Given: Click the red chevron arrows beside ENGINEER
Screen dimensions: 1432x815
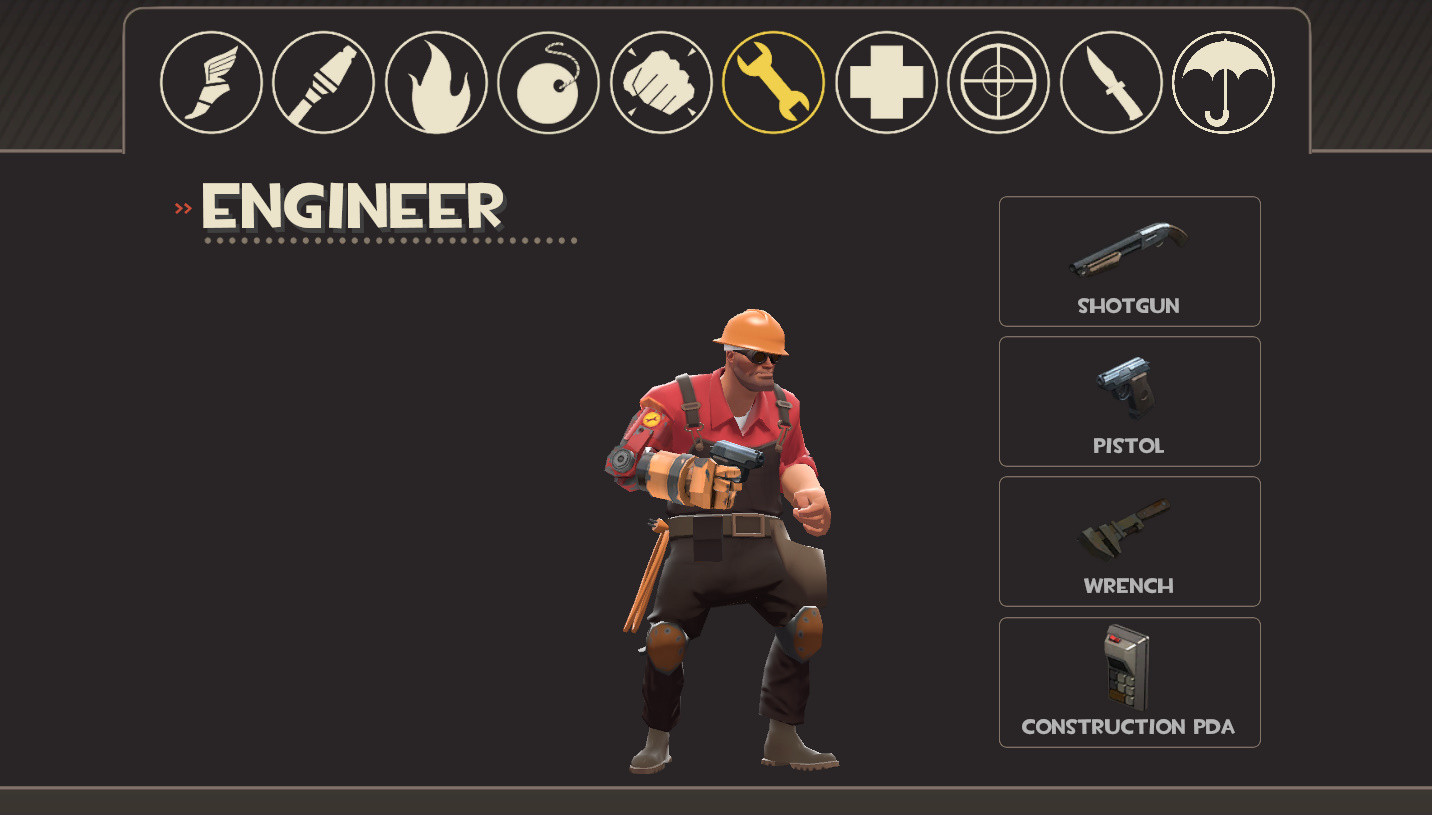Looking at the screenshot, I should [x=184, y=207].
